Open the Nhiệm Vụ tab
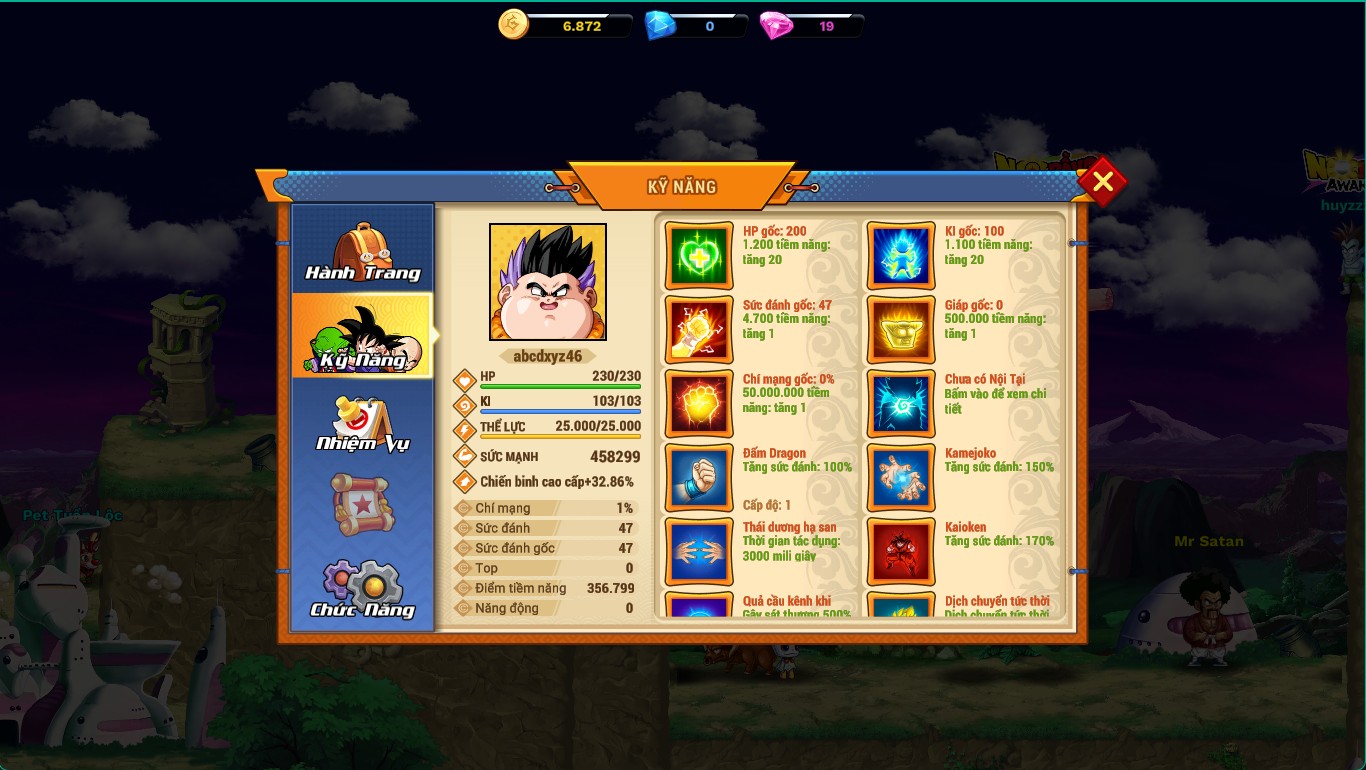 362,422
